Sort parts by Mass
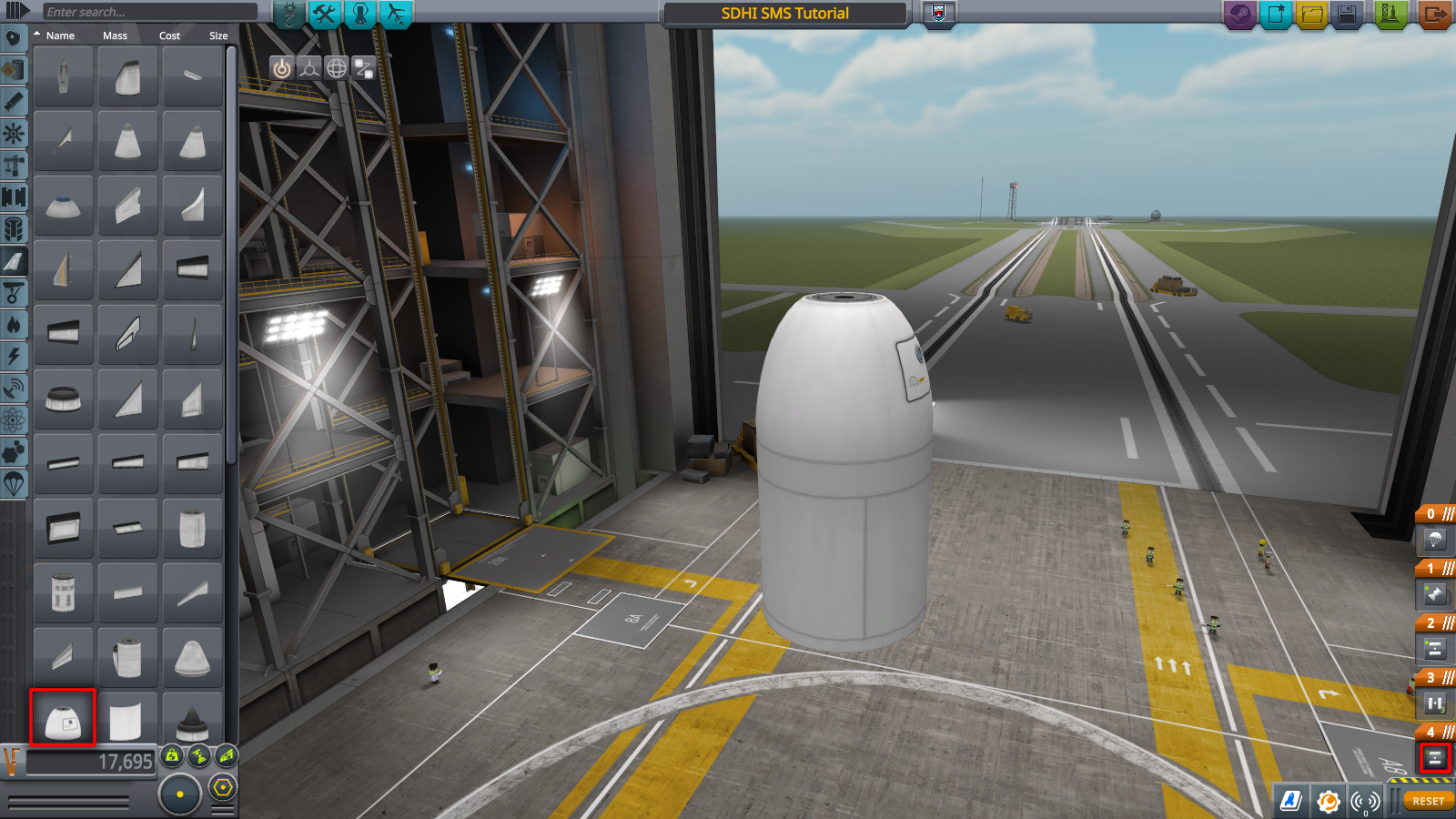Screen dimensions: 1456x819 click(115, 35)
